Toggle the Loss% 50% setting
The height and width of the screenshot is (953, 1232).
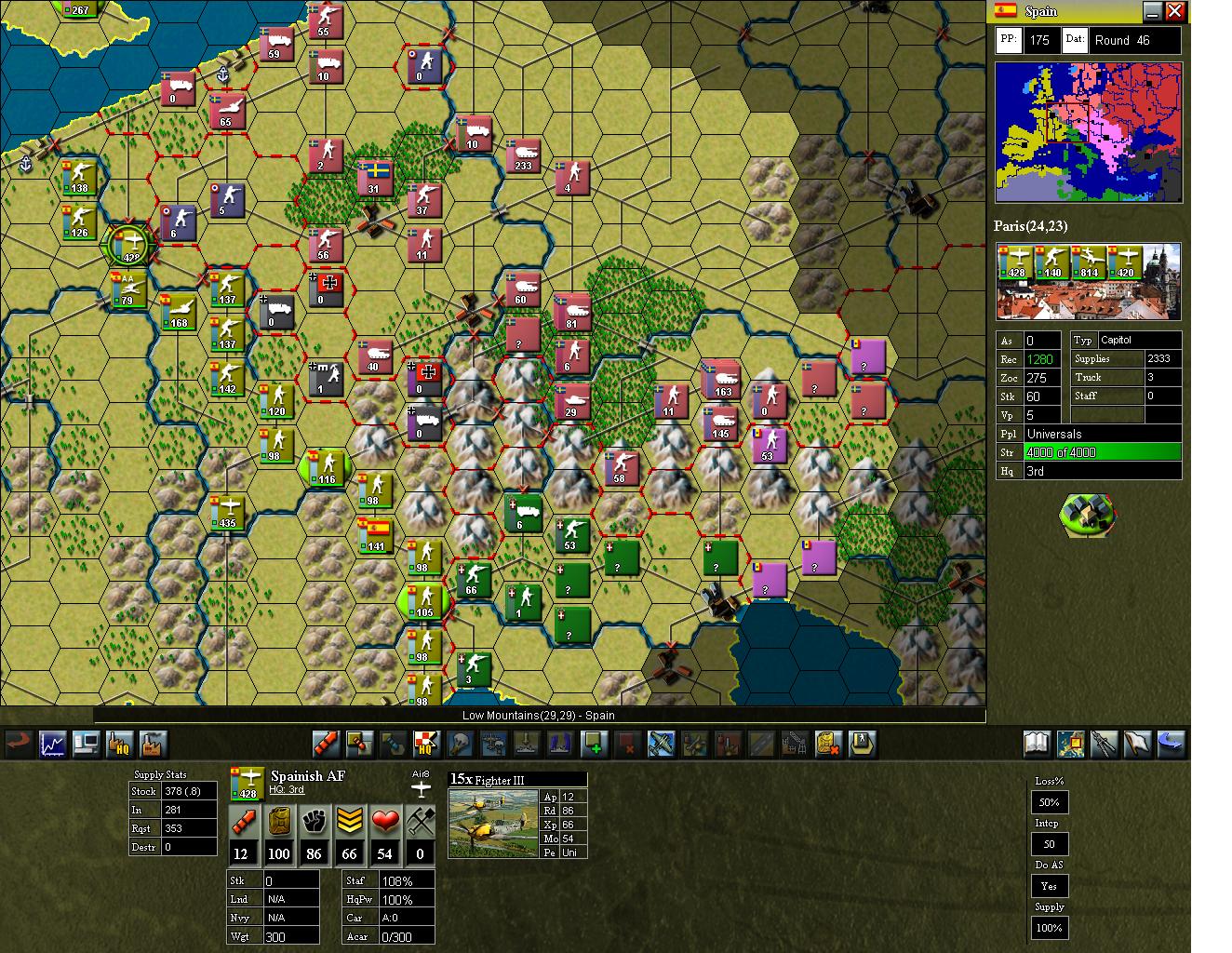pyautogui.click(x=1049, y=801)
